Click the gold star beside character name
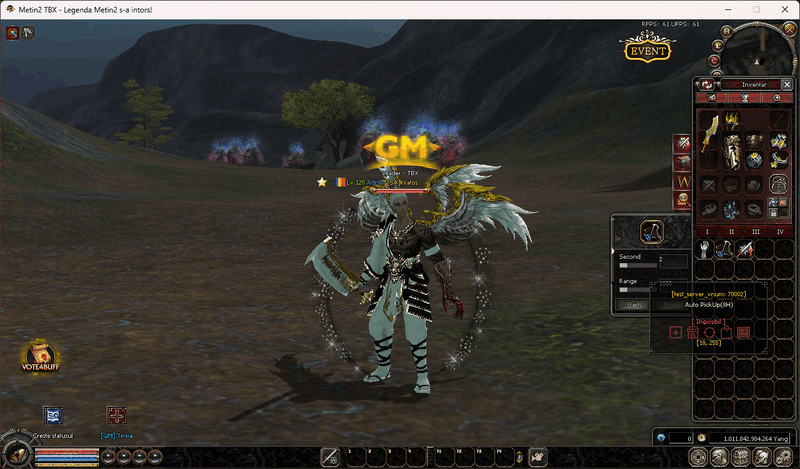800x469 pixels. [322, 182]
